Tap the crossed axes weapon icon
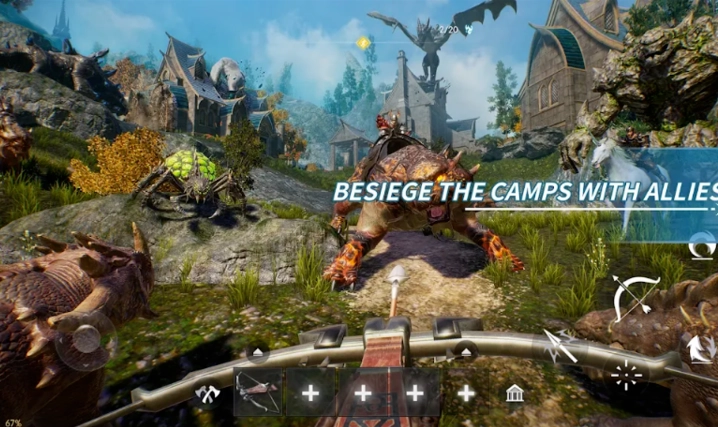The height and width of the screenshot is (427, 718). tap(208, 393)
